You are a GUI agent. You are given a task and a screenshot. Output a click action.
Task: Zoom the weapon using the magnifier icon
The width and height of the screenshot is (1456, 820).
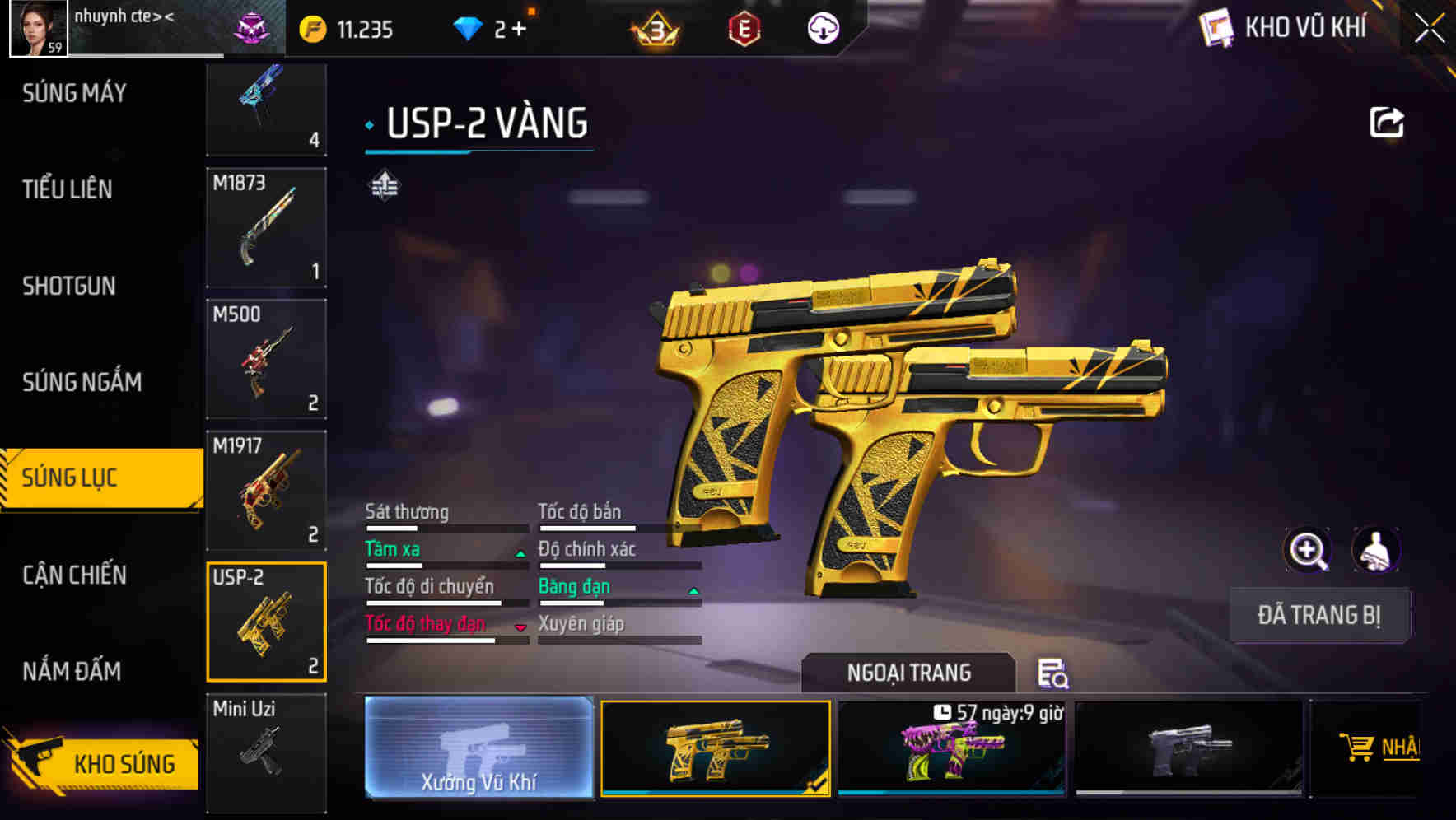(1308, 550)
